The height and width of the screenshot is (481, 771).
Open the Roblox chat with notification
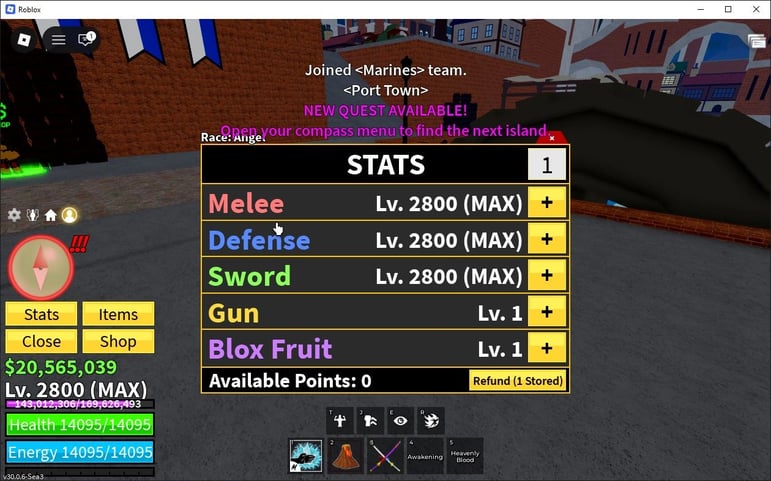[x=86, y=40]
